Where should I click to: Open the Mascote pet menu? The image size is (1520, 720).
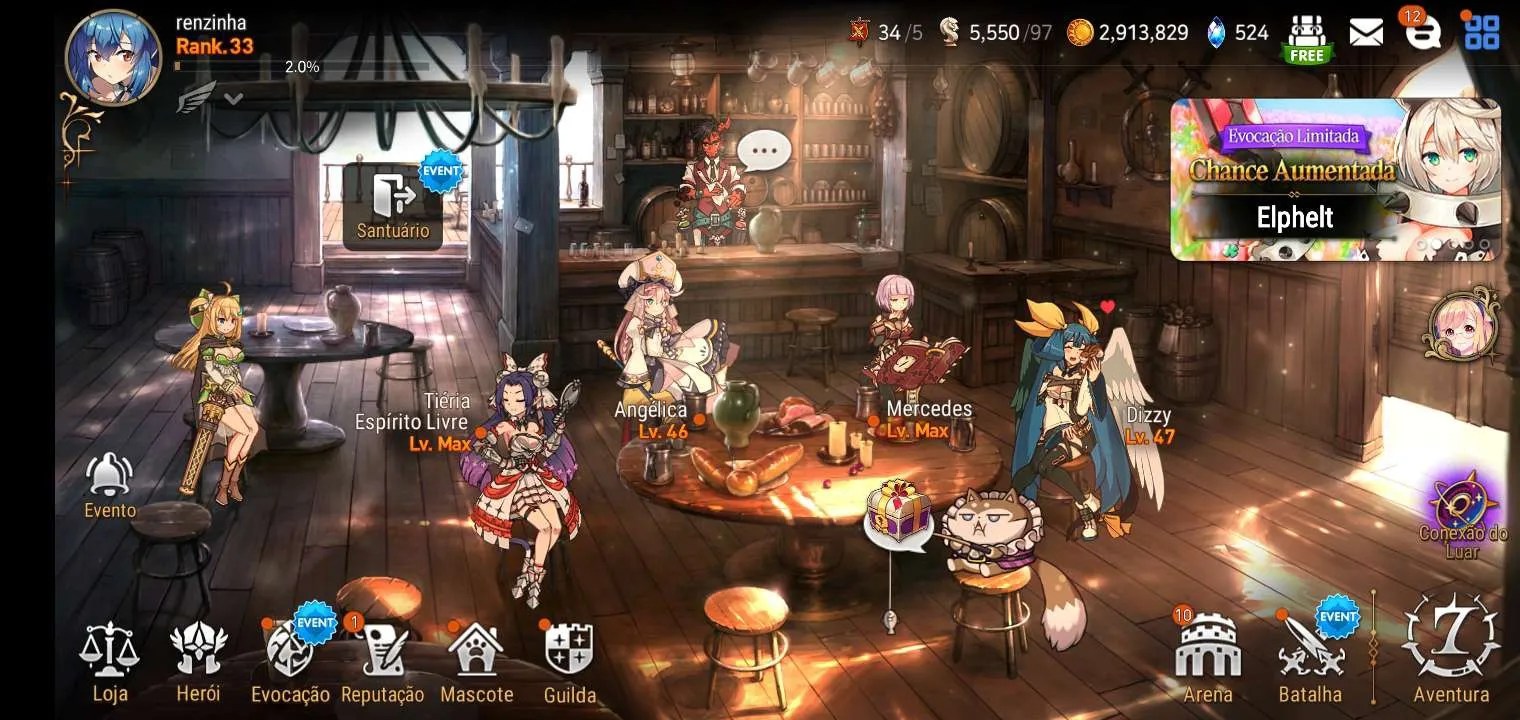[x=476, y=660]
